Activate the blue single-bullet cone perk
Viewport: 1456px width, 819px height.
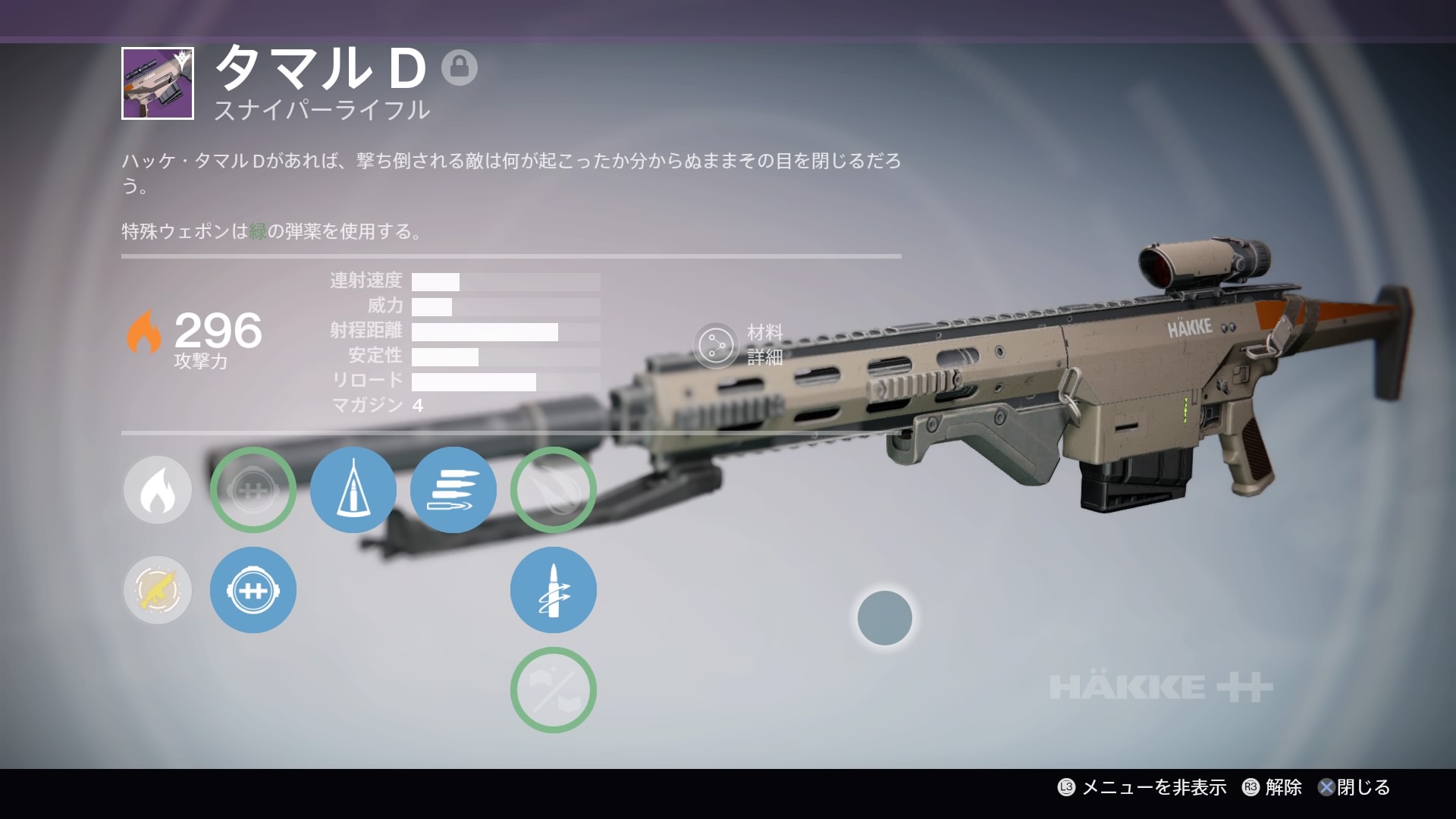tap(353, 490)
